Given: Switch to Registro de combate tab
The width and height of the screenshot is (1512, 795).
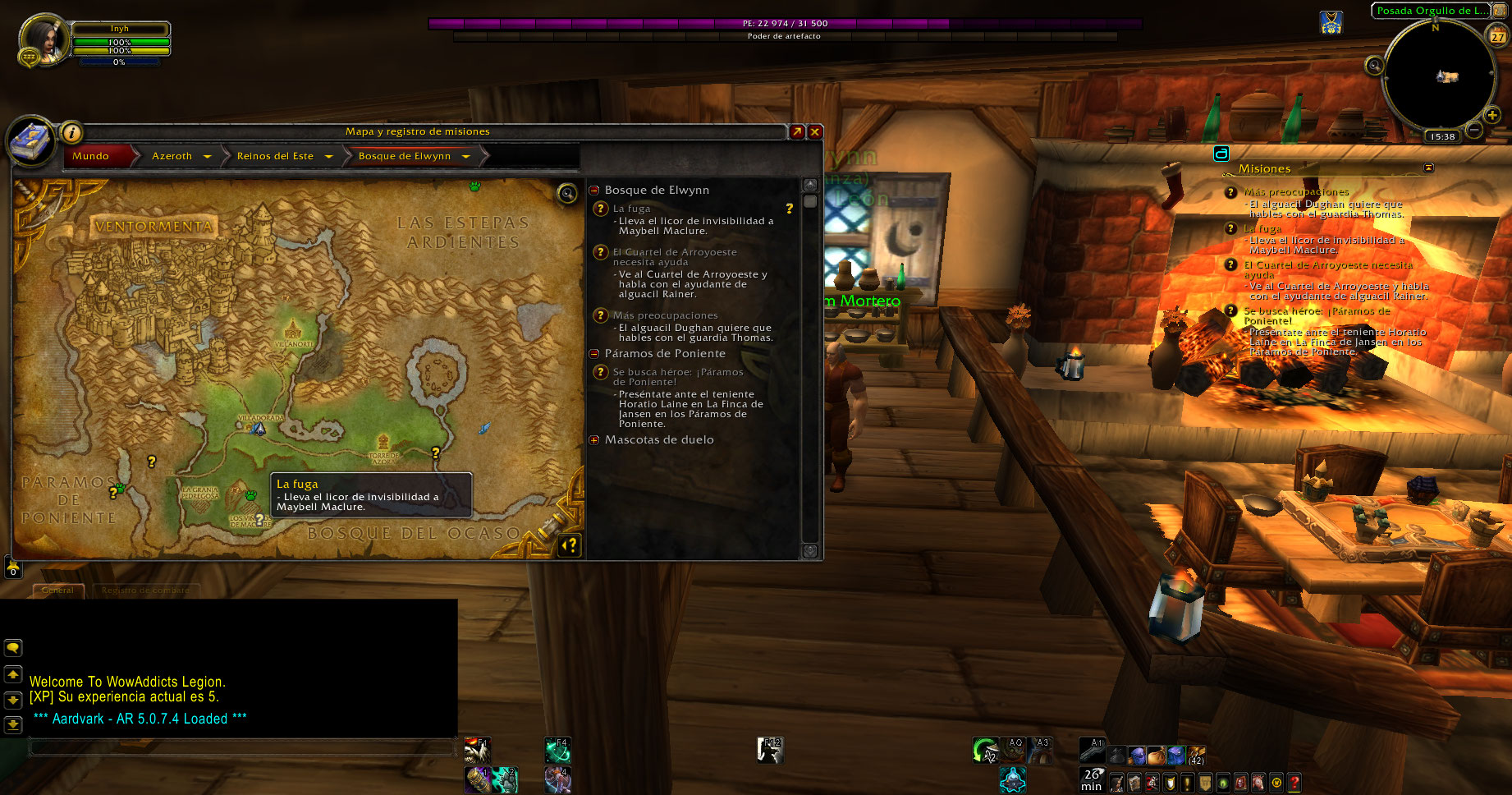Looking at the screenshot, I should click(145, 590).
